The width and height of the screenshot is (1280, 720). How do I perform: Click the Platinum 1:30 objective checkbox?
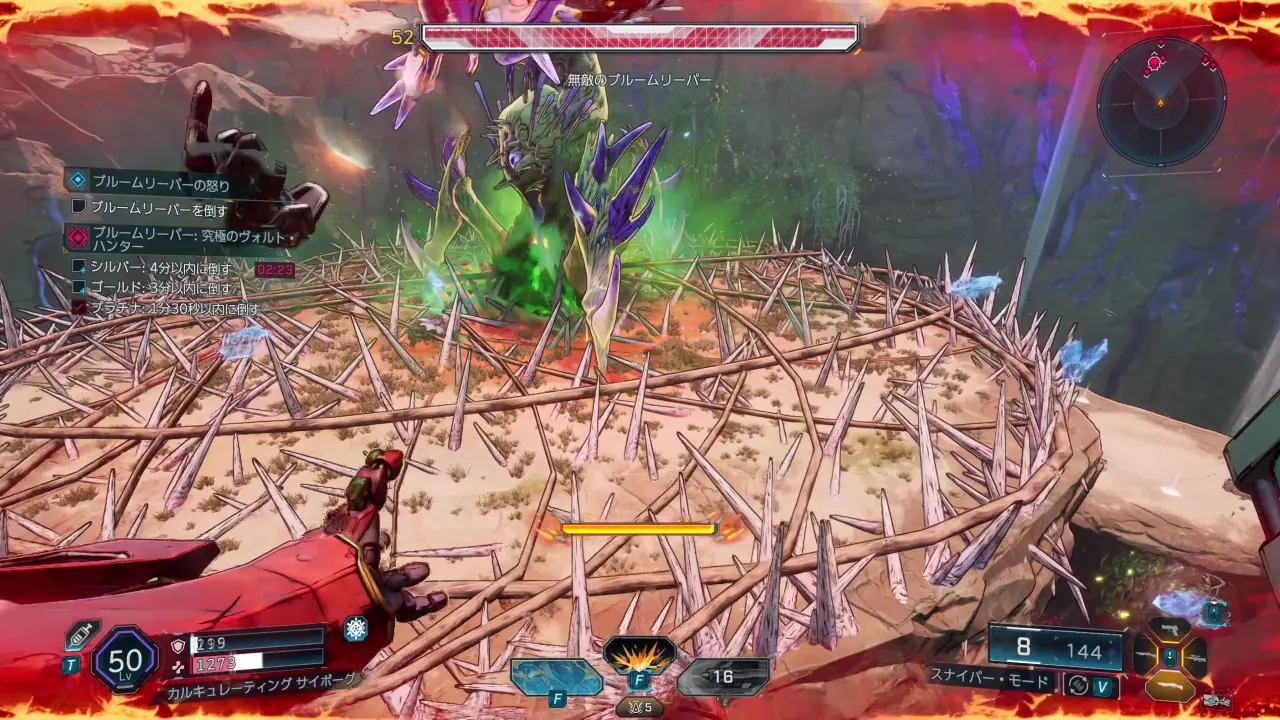click(79, 308)
